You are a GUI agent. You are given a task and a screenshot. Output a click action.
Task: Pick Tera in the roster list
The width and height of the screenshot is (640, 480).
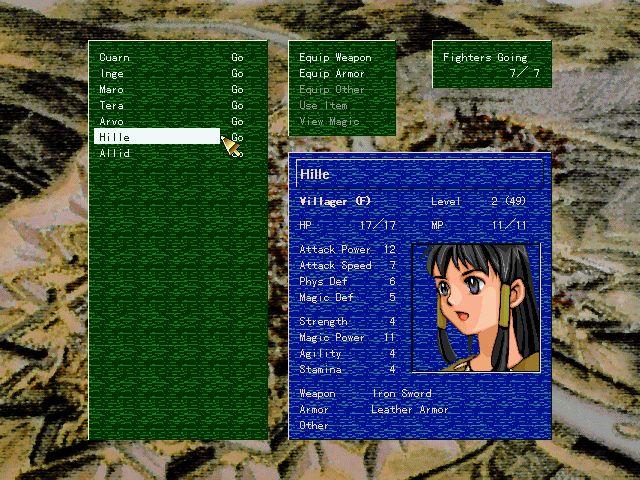tap(112, 105)
